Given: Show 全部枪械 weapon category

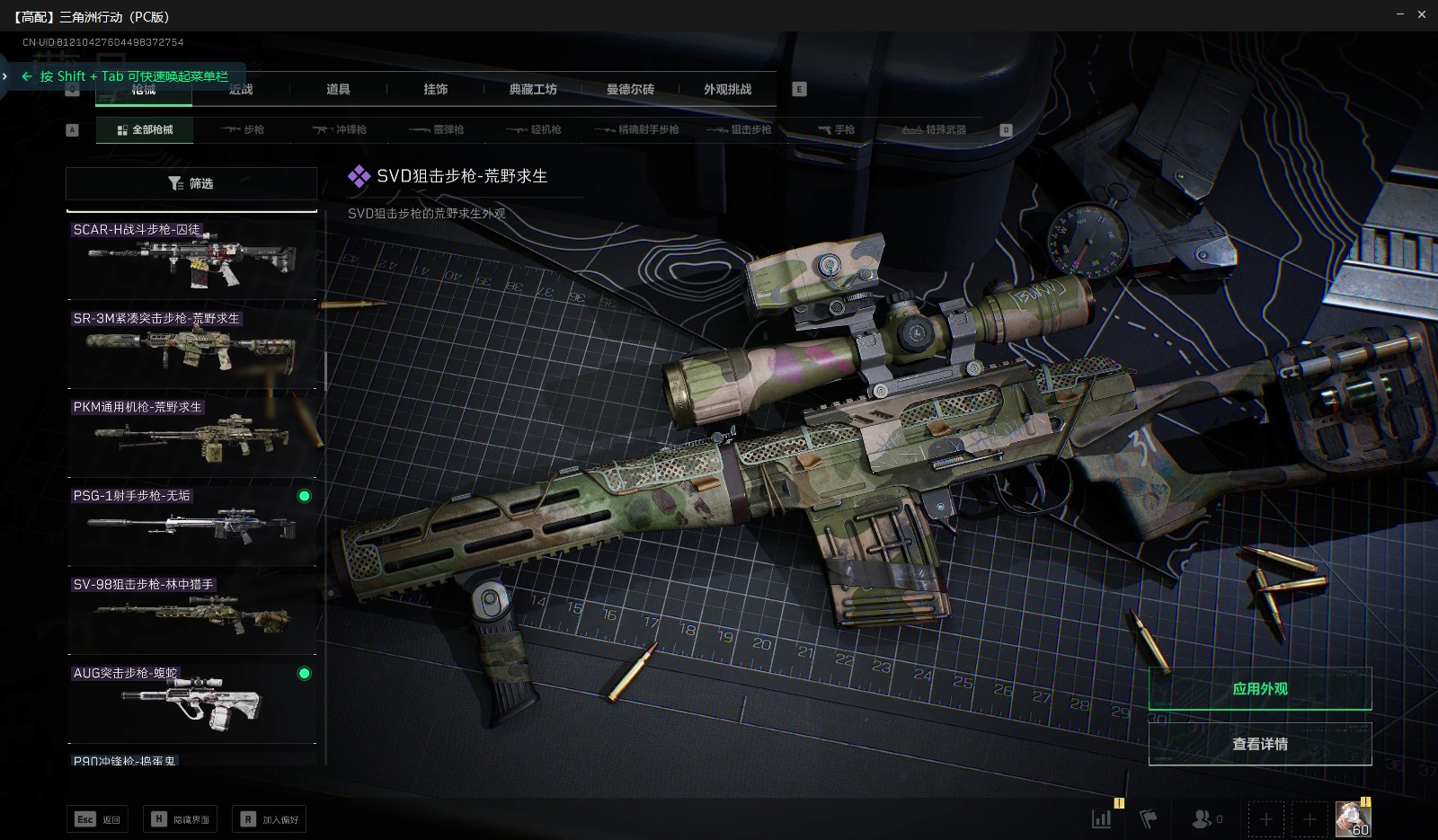Looking at the screenshot, I should (x=146, y=129).
